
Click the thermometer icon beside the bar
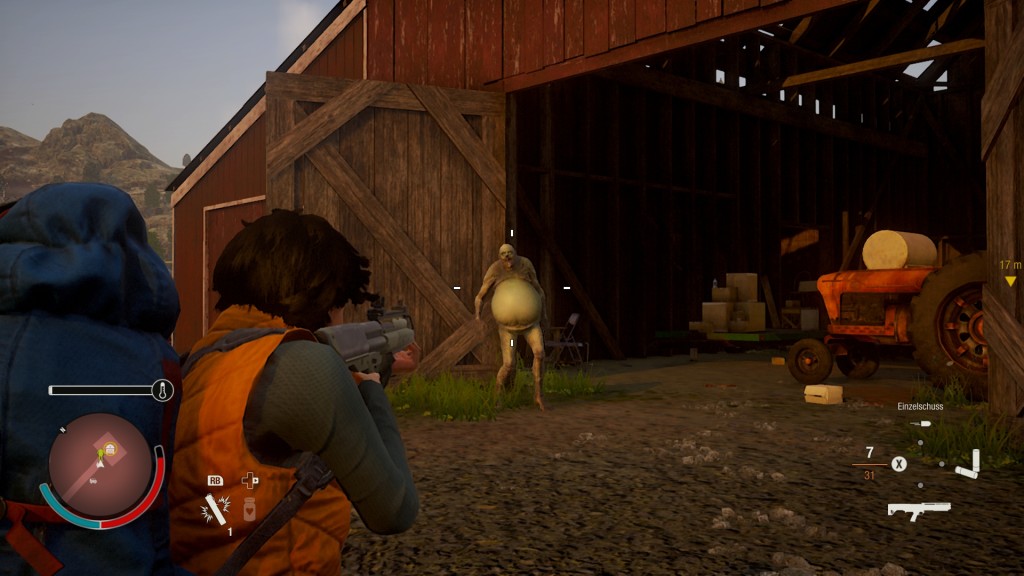pyautogui.click(x=162, y=390)
